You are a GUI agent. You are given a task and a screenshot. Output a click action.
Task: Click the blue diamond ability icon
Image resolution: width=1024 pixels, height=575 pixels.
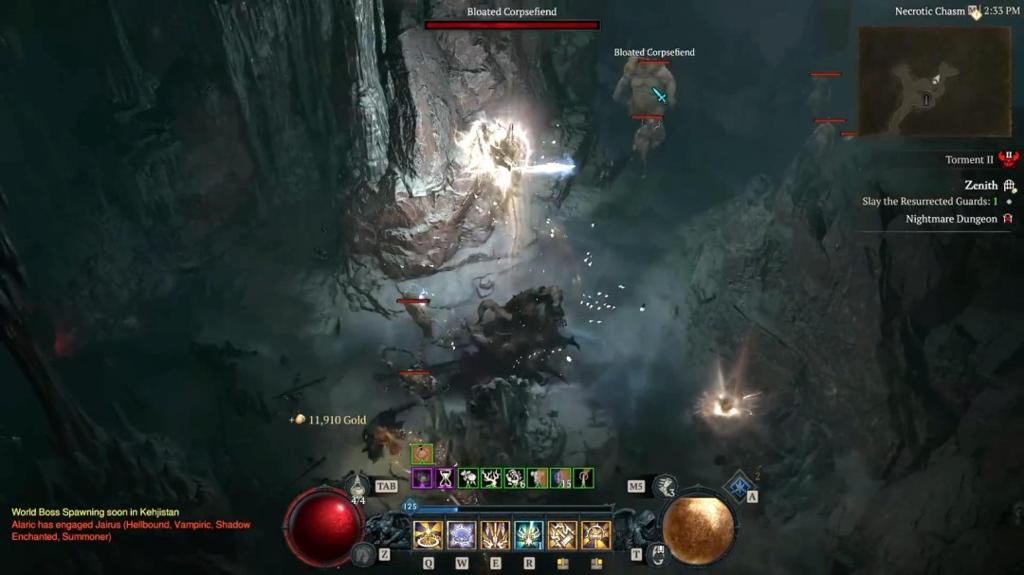[739, 485]
